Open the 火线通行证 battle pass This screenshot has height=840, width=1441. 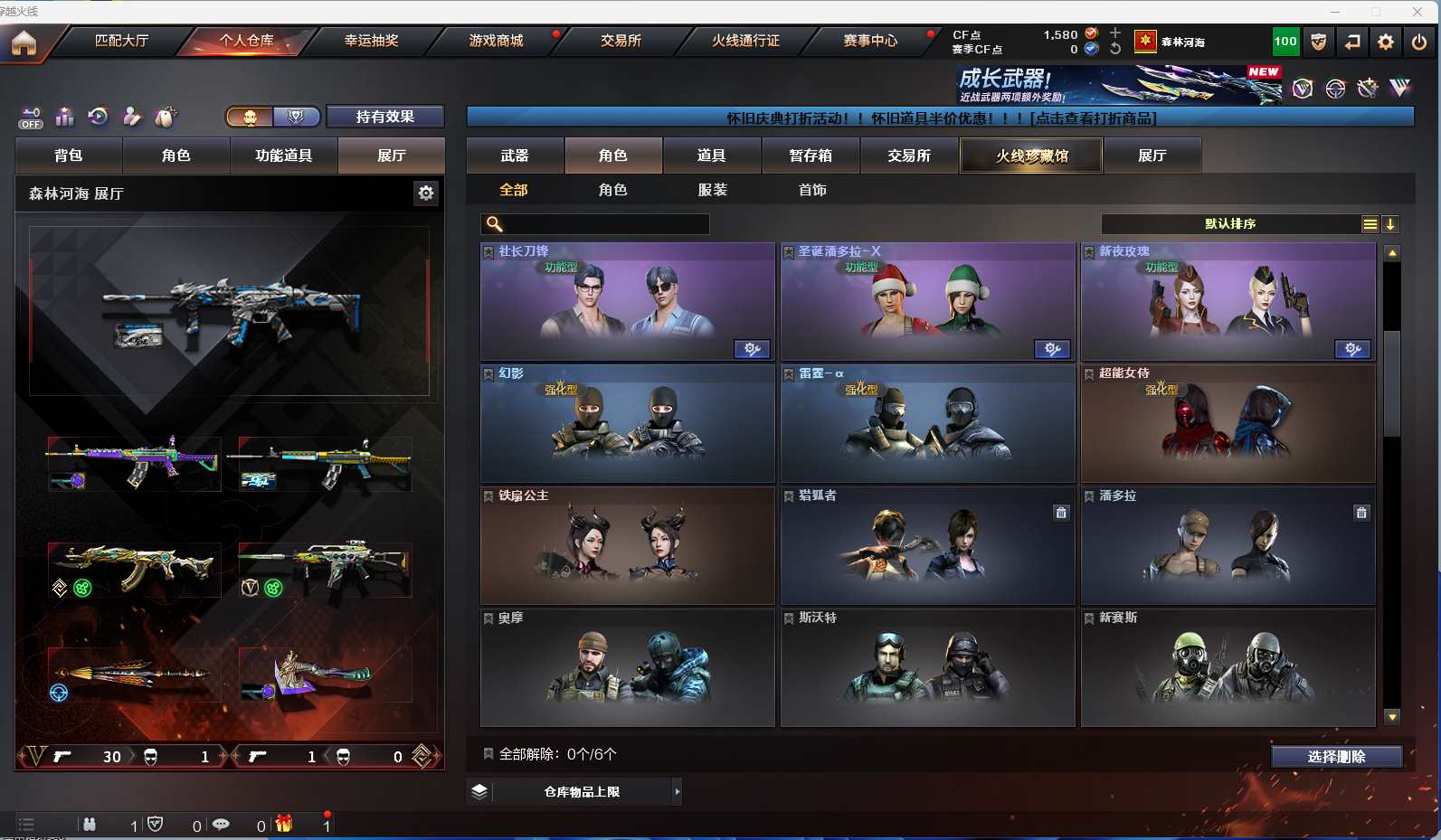click(x=745, y=41)
